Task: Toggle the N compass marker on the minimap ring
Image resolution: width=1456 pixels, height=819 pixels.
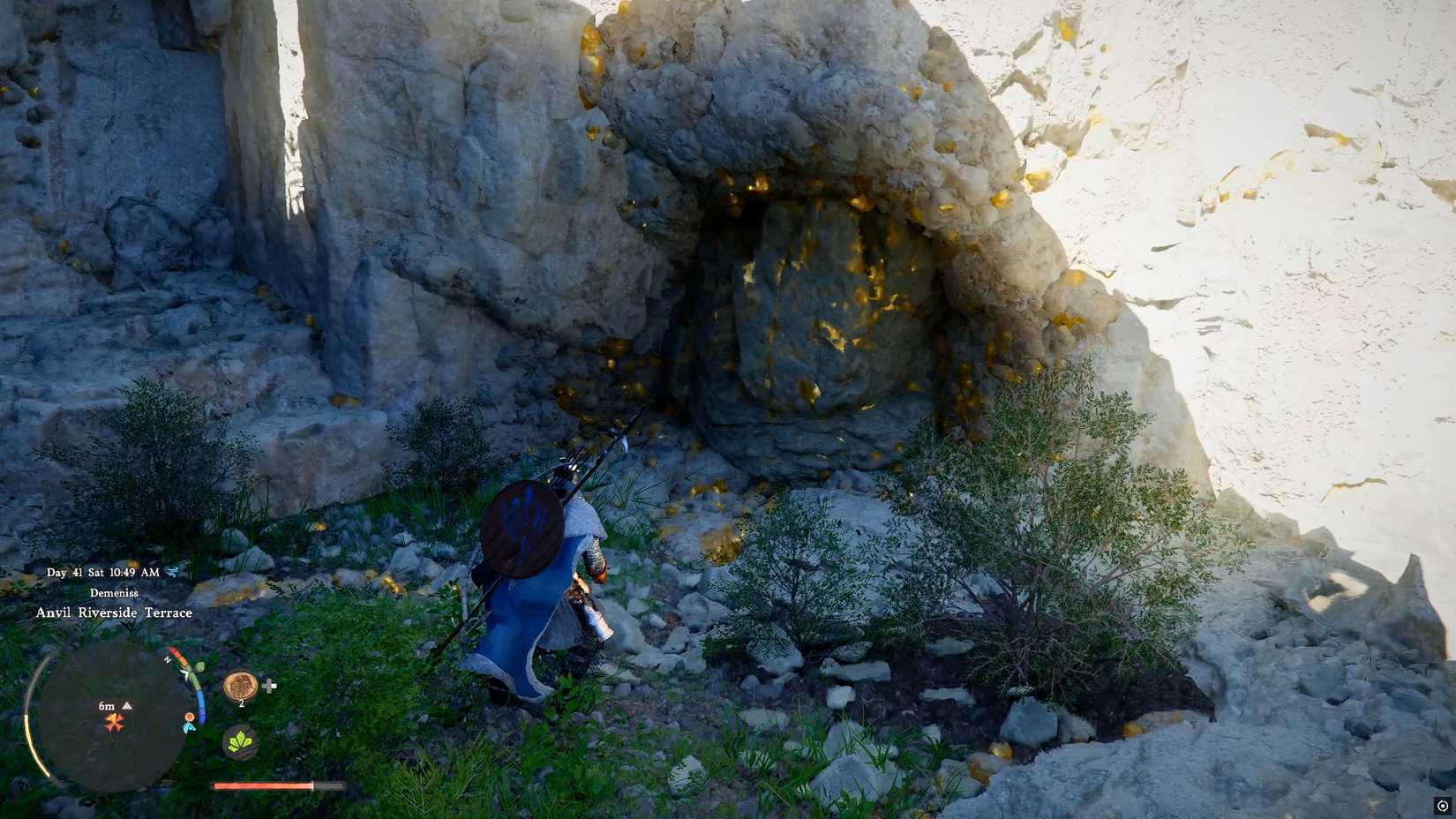Action: [x=167, y=661]
